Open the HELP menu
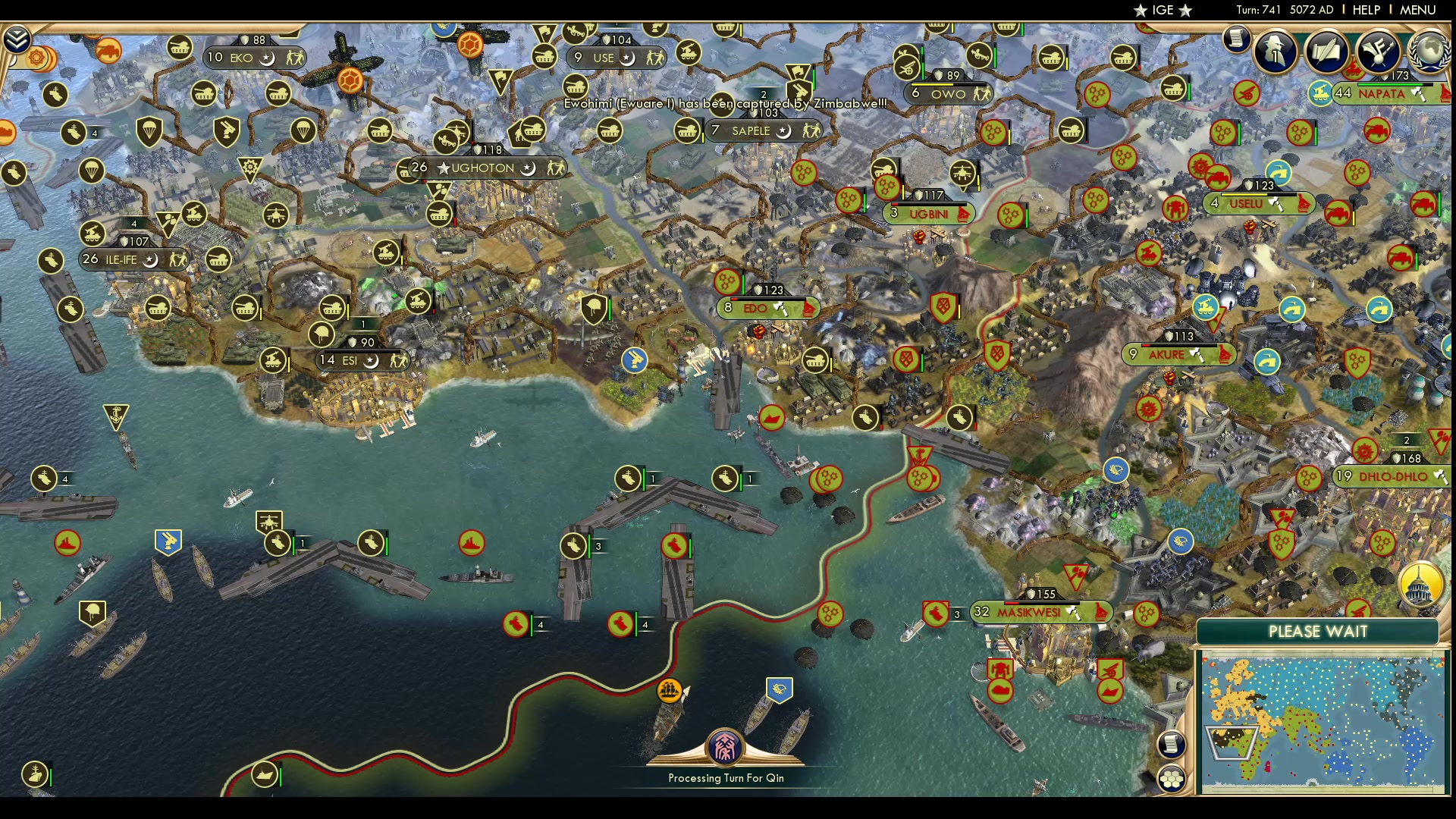 pos(1365,10)
